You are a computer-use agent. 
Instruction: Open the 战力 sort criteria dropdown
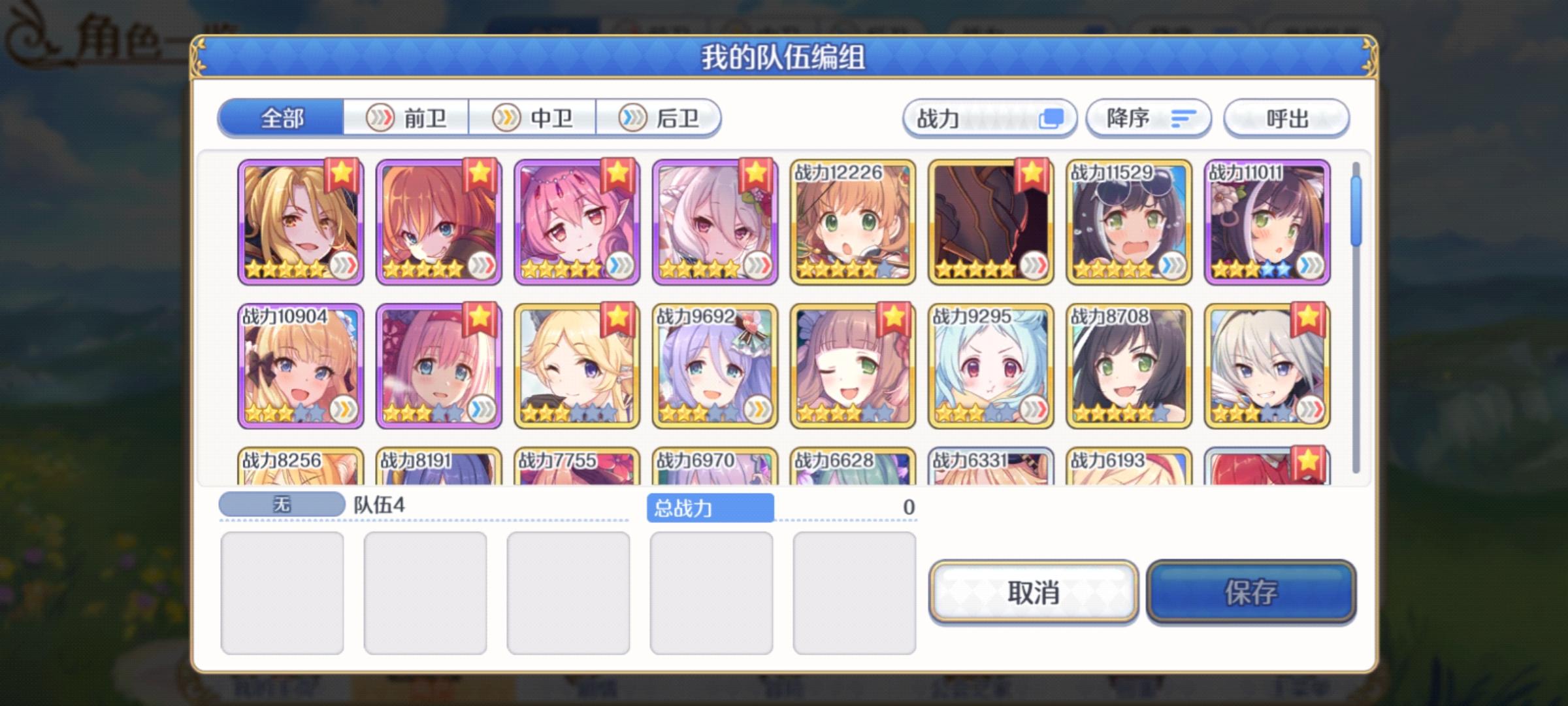point(987,118)
